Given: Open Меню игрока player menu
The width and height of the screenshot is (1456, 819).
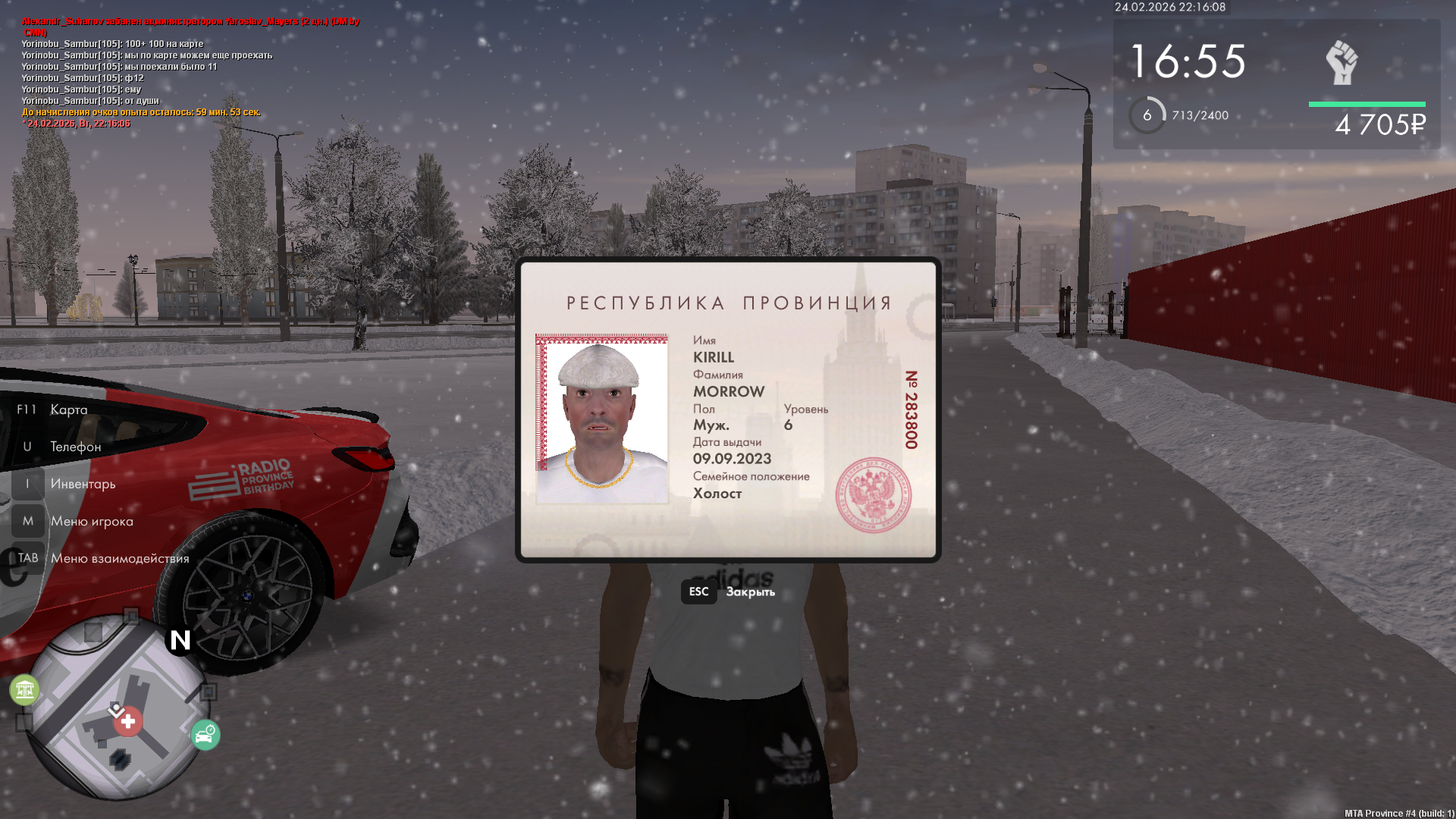Looking at the screenshot, I should pos(91,521).
